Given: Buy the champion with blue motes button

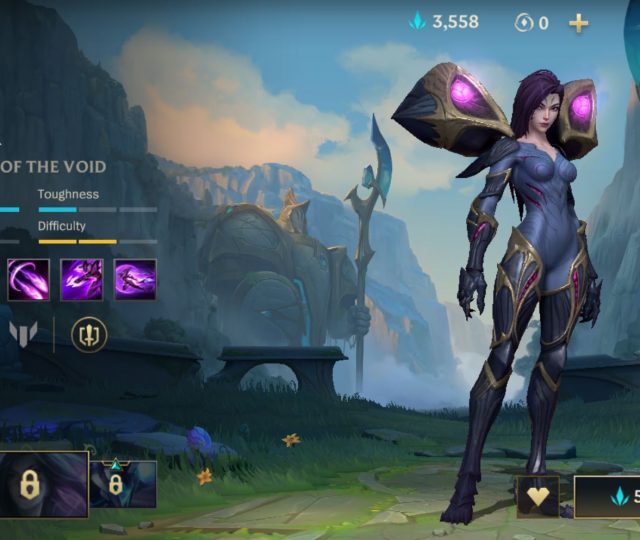Looking at the screenshot, I should 608,496.
